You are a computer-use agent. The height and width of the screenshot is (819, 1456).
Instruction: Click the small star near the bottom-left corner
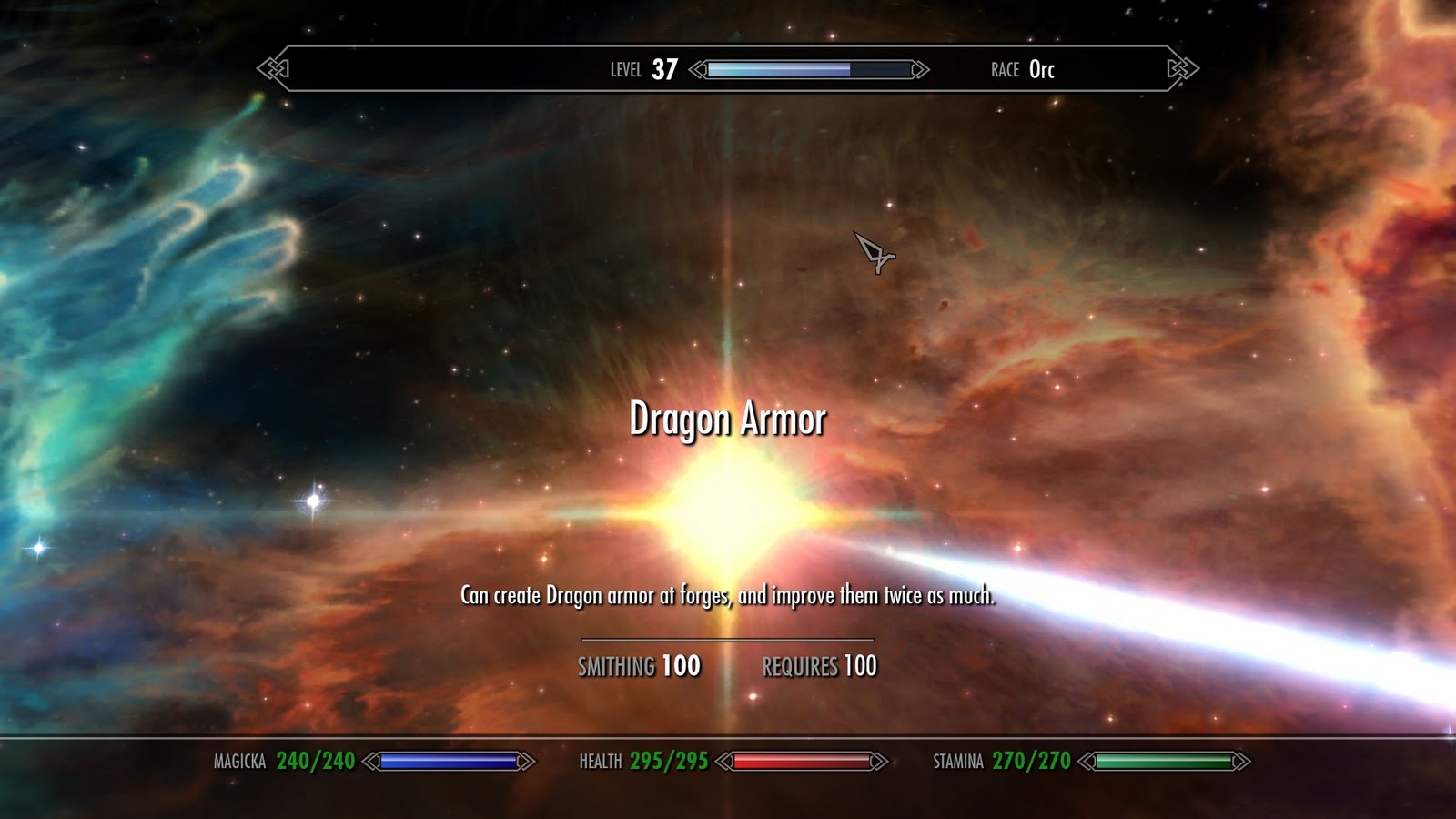(37, 548)
